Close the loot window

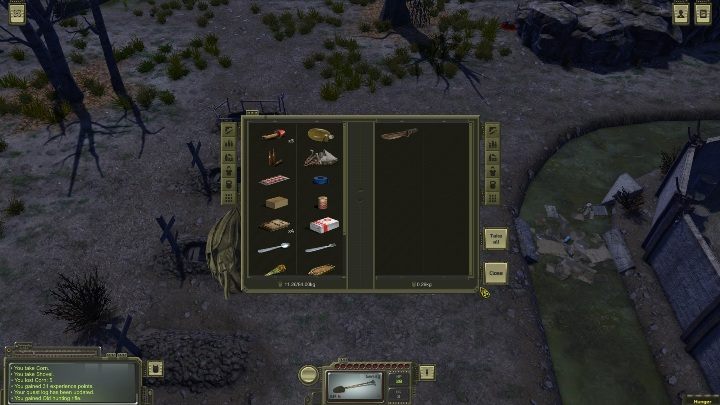[495, 271]
